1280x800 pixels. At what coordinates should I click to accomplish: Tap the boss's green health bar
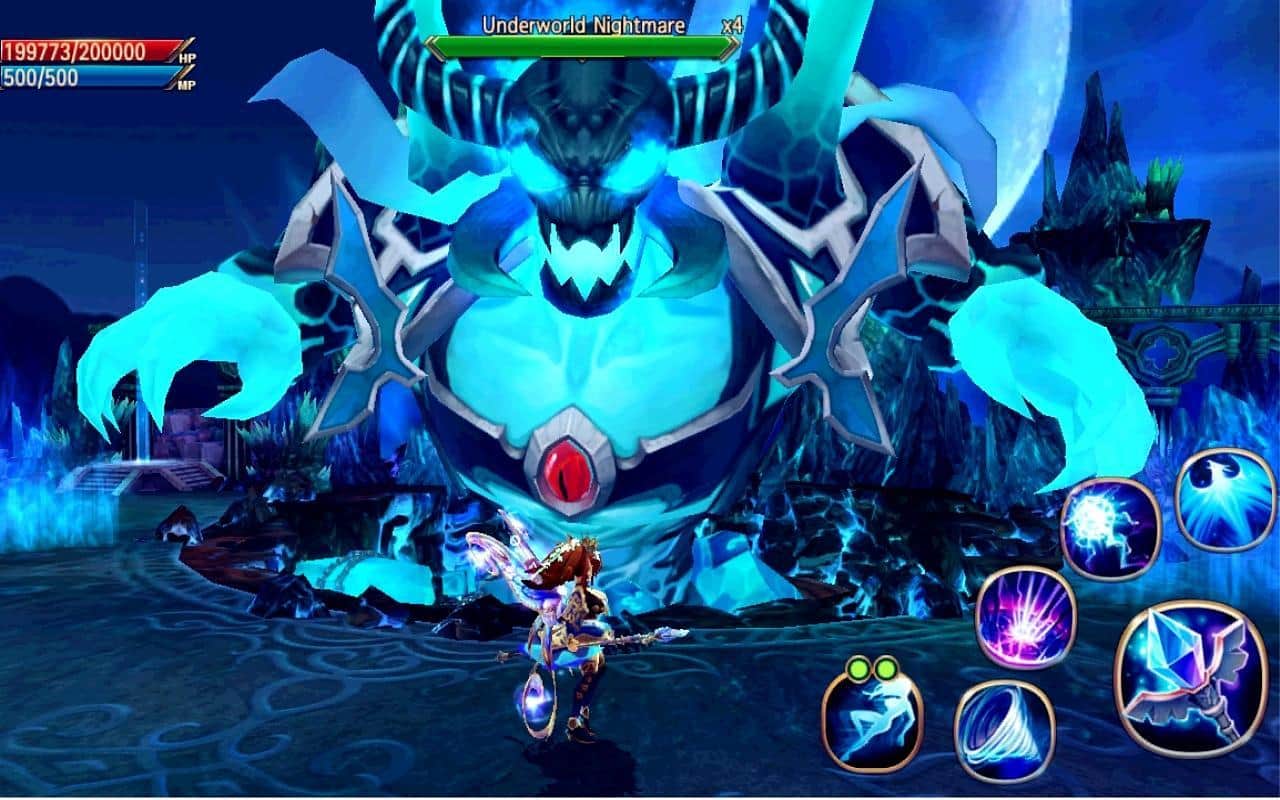[584, 45]
